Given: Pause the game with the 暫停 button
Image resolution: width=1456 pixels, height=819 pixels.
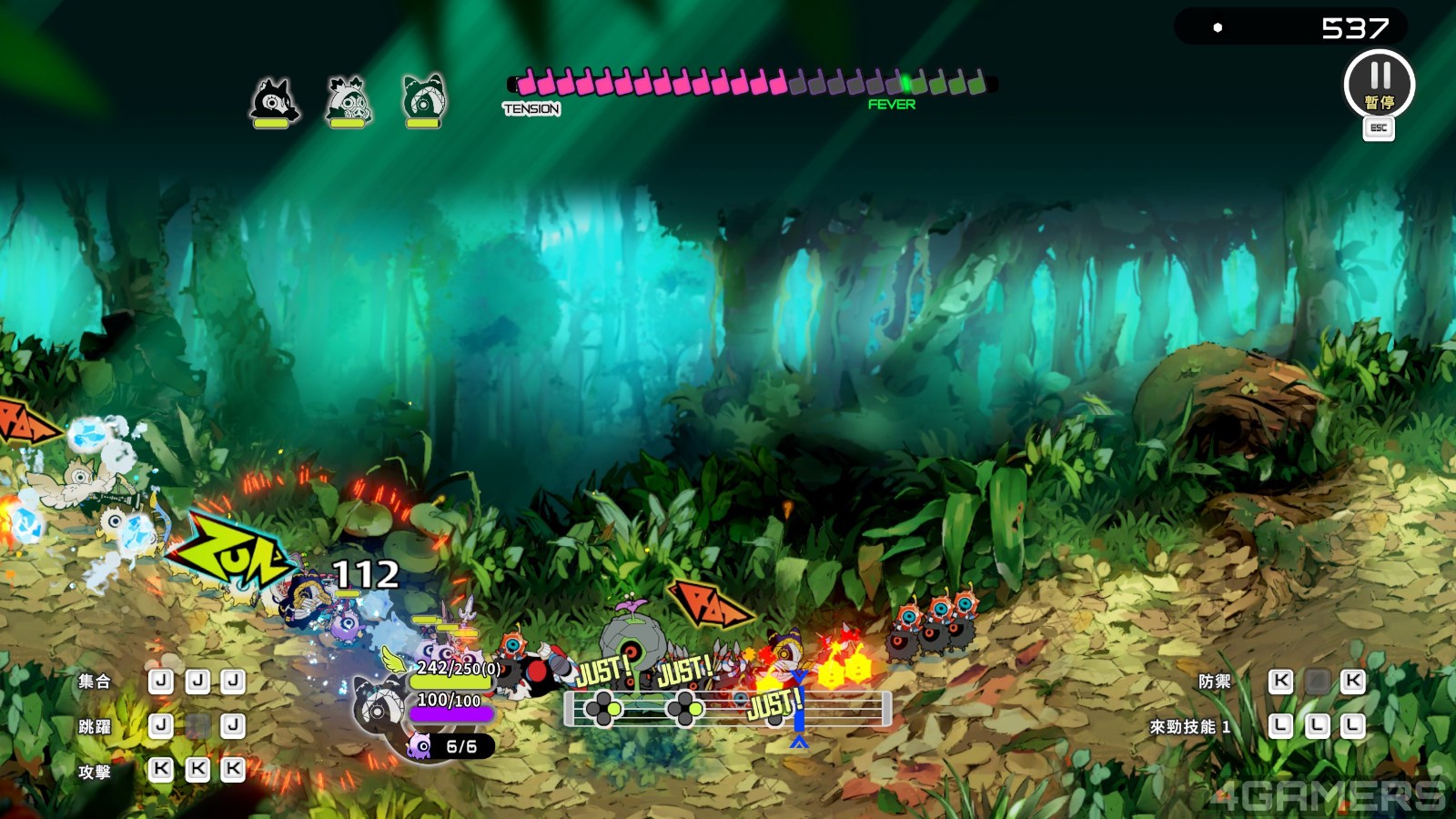Looking at the screenshot, I should [x=1379, y=85].
